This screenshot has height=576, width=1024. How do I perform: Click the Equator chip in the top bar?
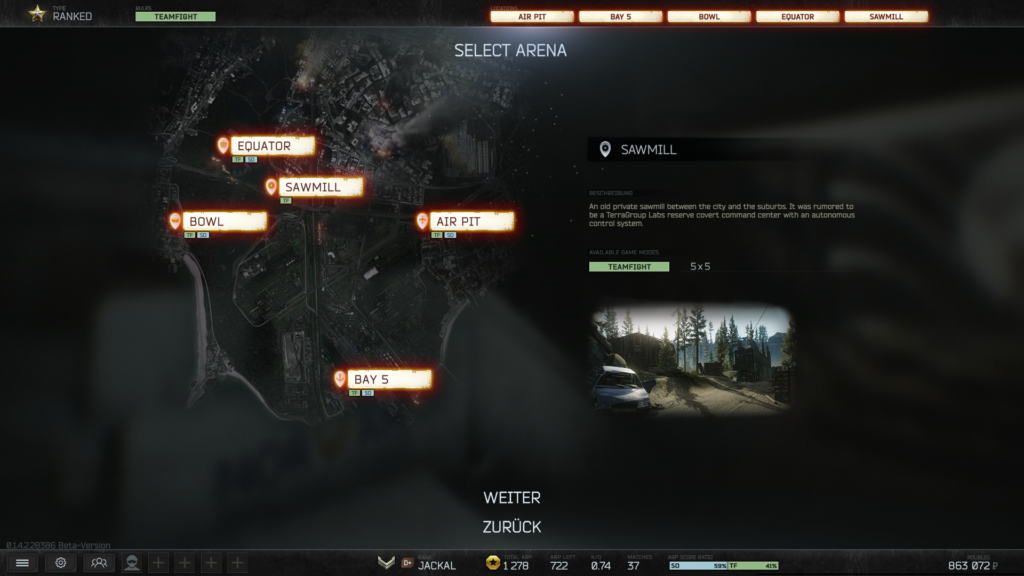pos(797,17)
